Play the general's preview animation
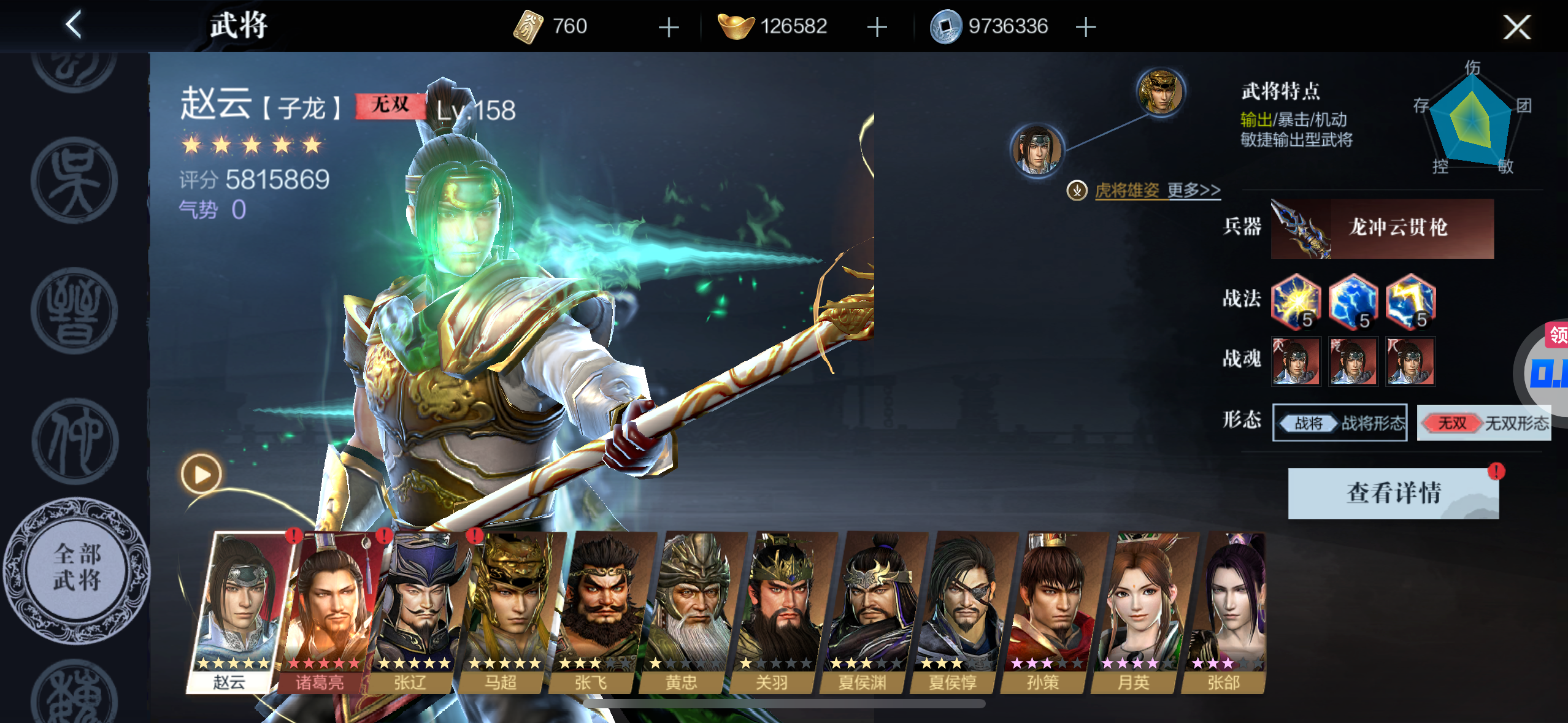Screen dimensions: 1568x723 (201, 474)
